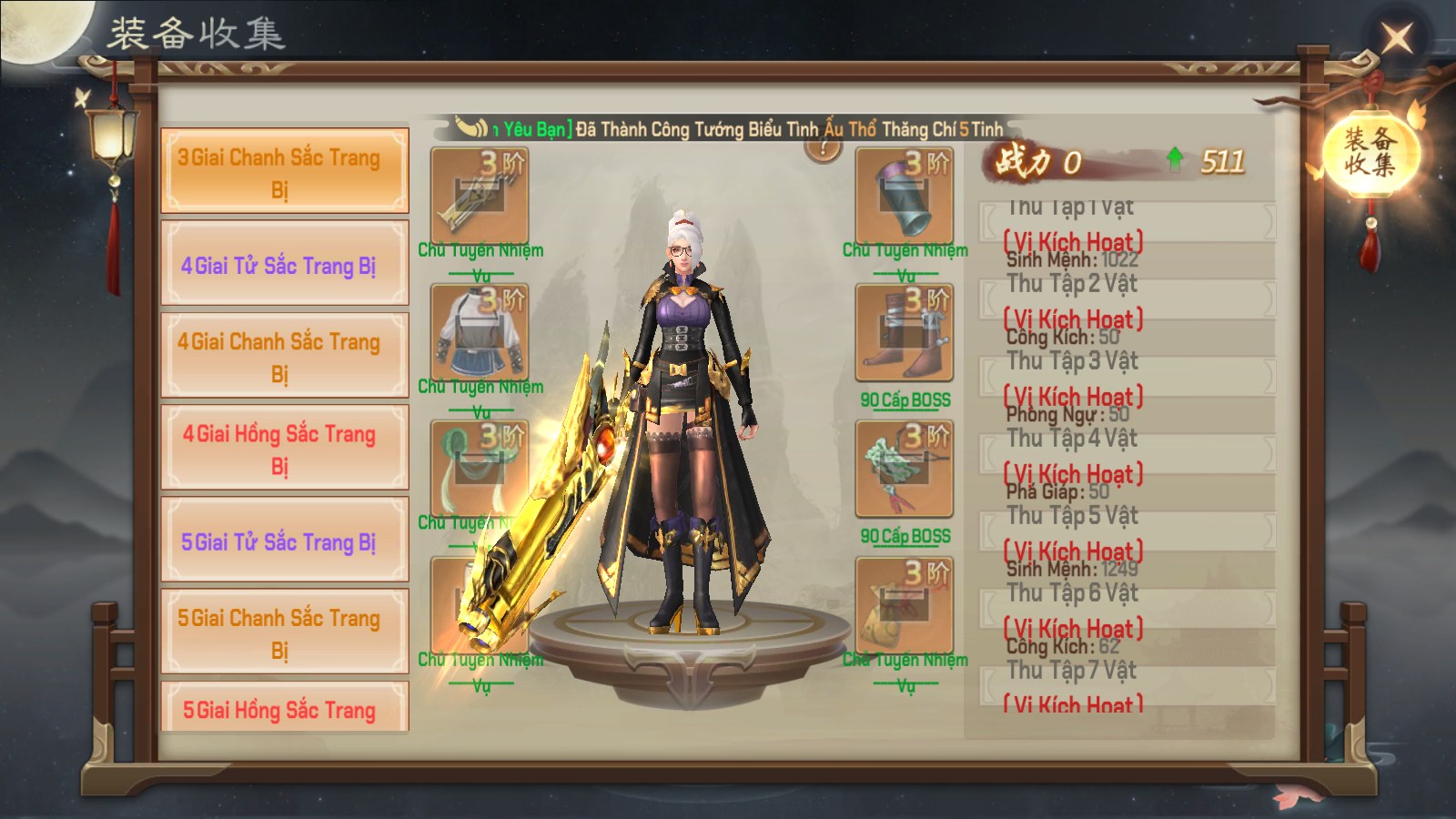Image resolution: width=1456 pixels, height=819 pixels.
Task: Select the 3阶 weapon equipment slot icon
Action: click(480, 194)
